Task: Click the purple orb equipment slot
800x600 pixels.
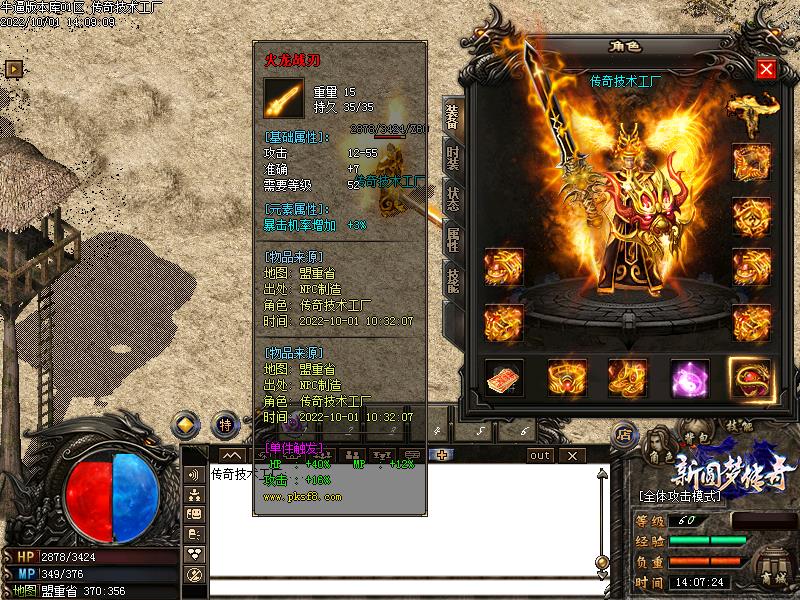Action: [689, 377]
